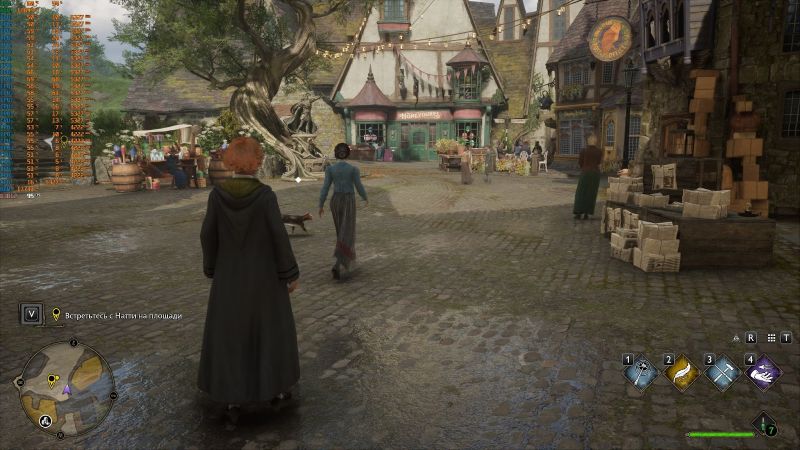Open the spell set grid icon
Screen dimensions: 800x450
point(769,338)
